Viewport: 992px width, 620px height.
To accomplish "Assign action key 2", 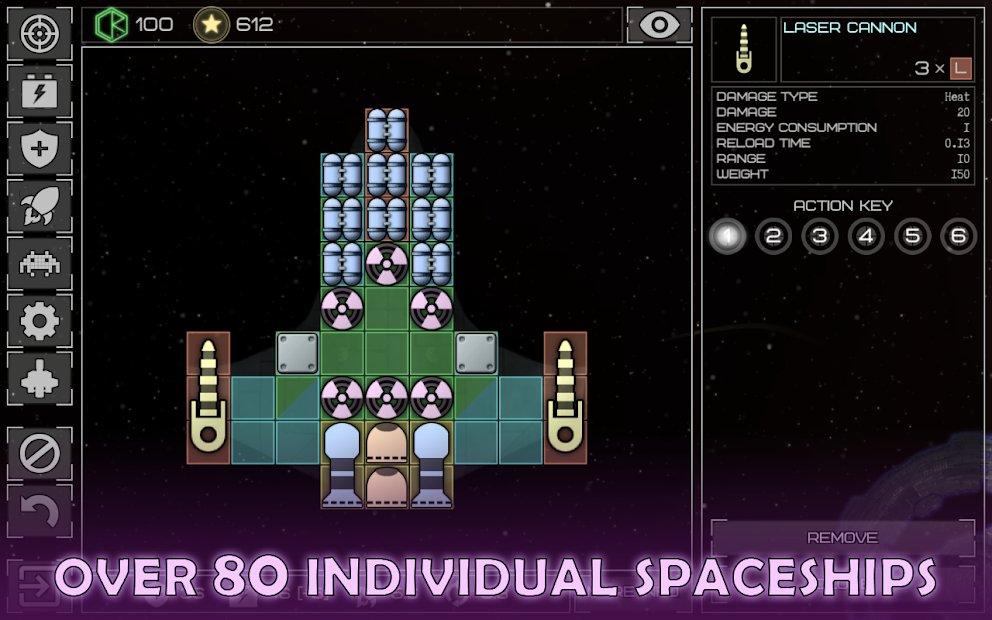I will (x=773, y=237).
